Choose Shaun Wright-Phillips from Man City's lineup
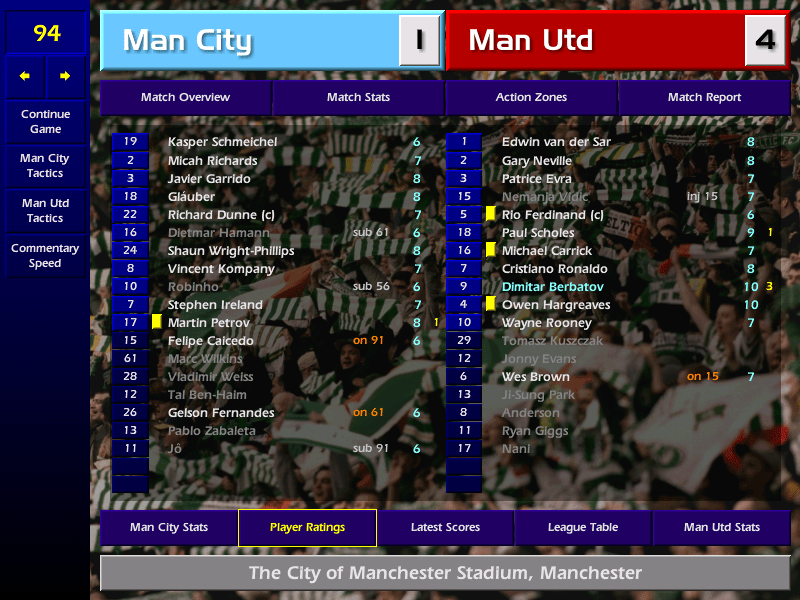800x600 pixels. (x=231, y=251)
